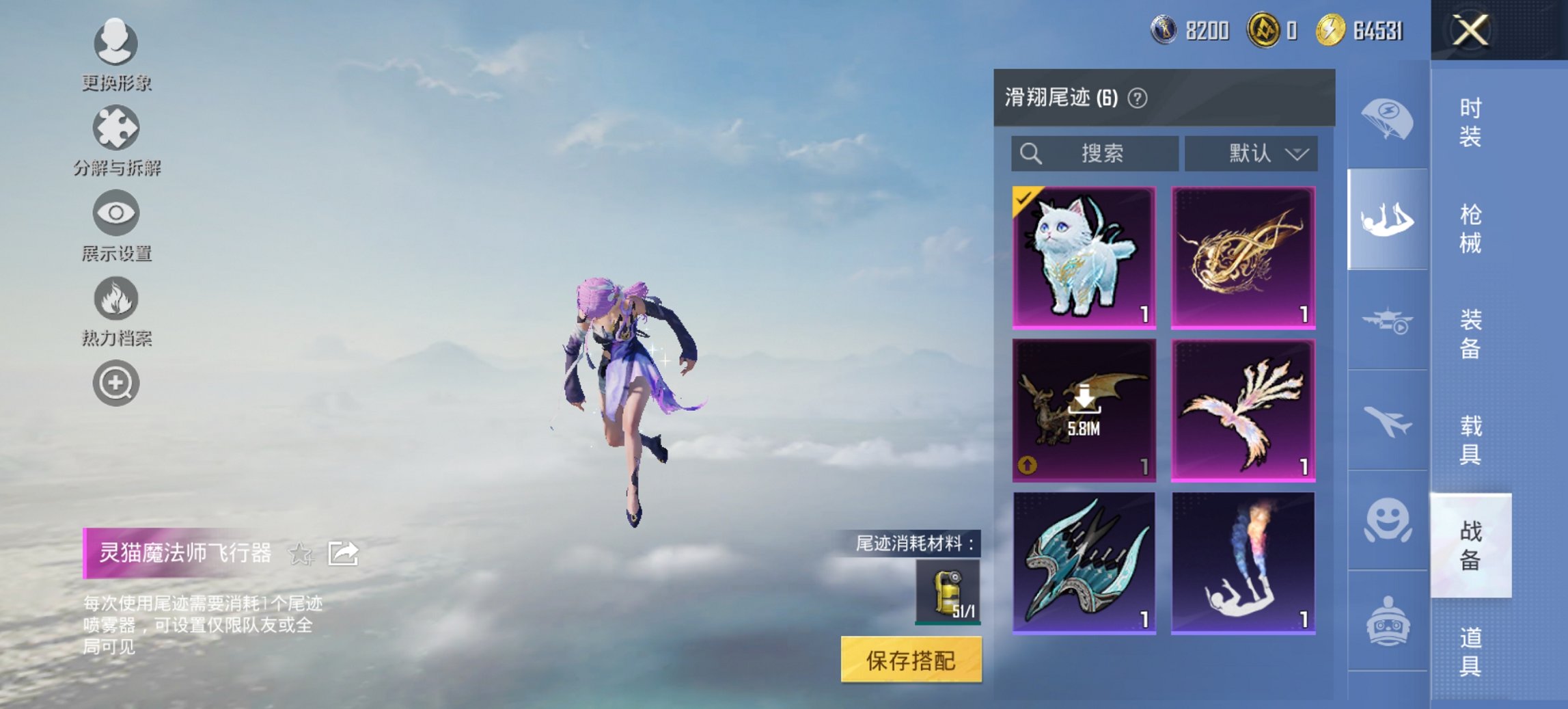Image resolution: width=1568 pixels, height=709 pixels.
Task: Open 展示设置 display settings
Action: pyautogui.click(x=116, y=213)
